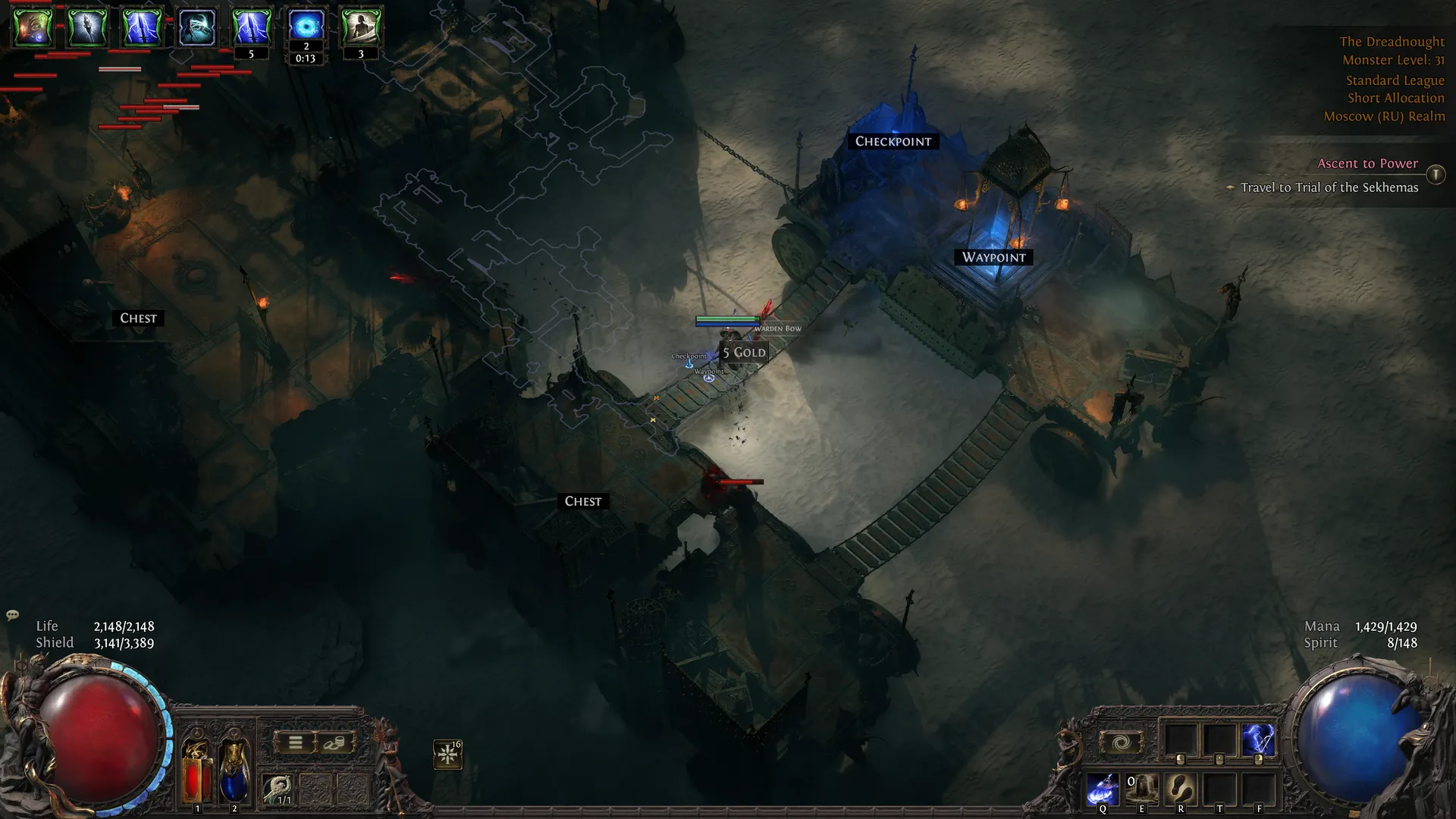The width and height of the screenshot is (1456, 819).
Task: Open the coins and ring shop button
Action: pos(334,743)
